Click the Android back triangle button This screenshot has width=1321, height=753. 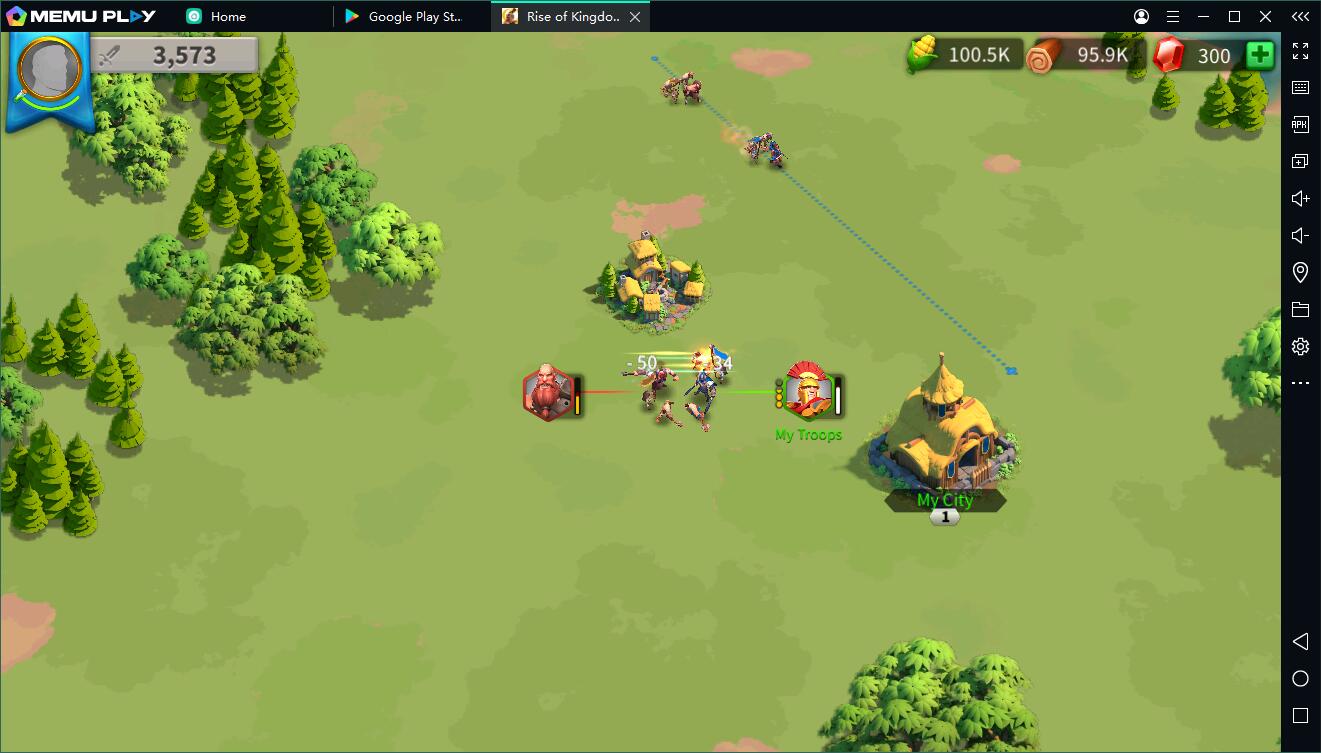click(x=1300, y=641)
